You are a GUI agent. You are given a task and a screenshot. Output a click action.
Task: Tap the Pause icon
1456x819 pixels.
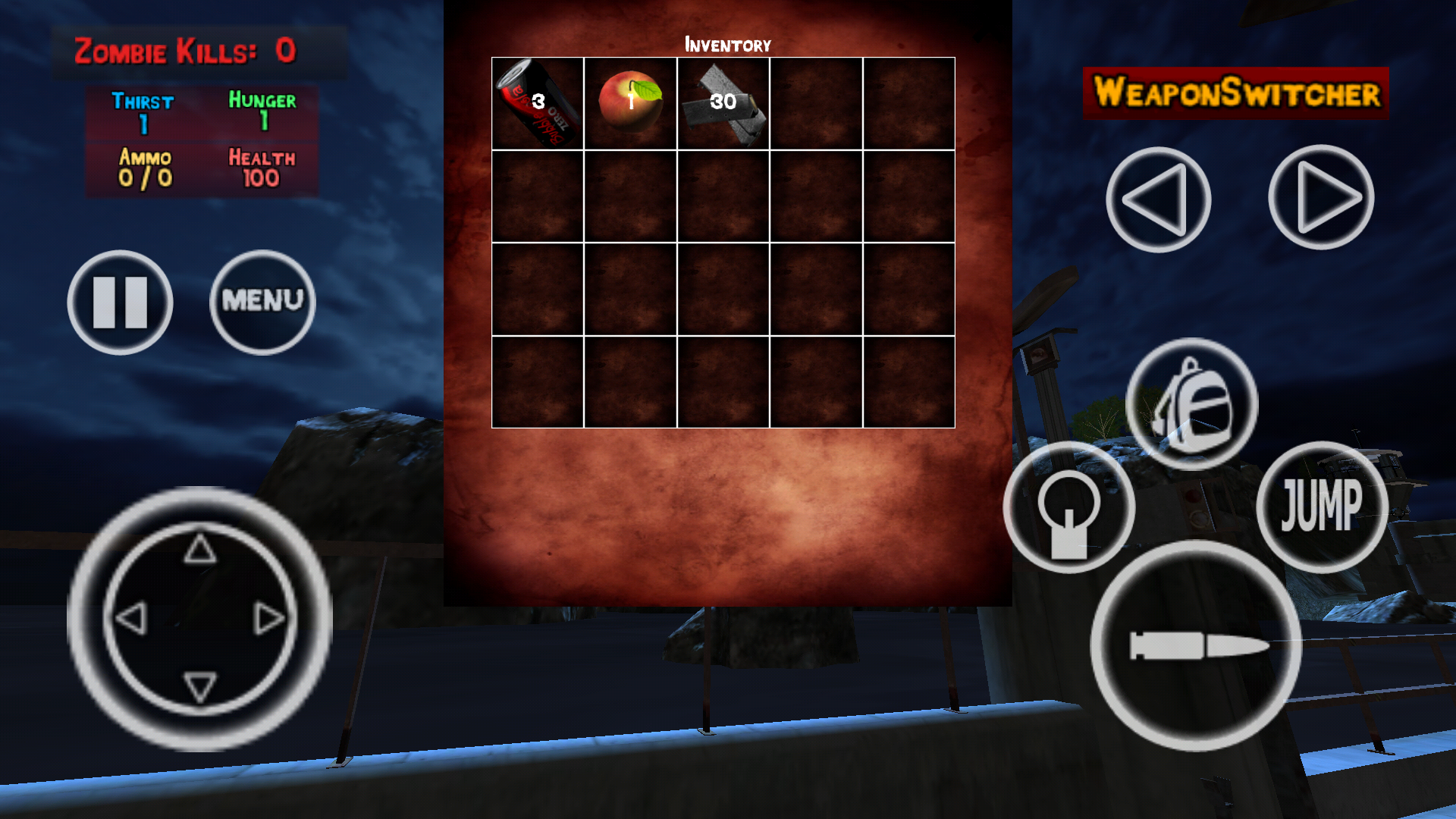pos(120,301)
